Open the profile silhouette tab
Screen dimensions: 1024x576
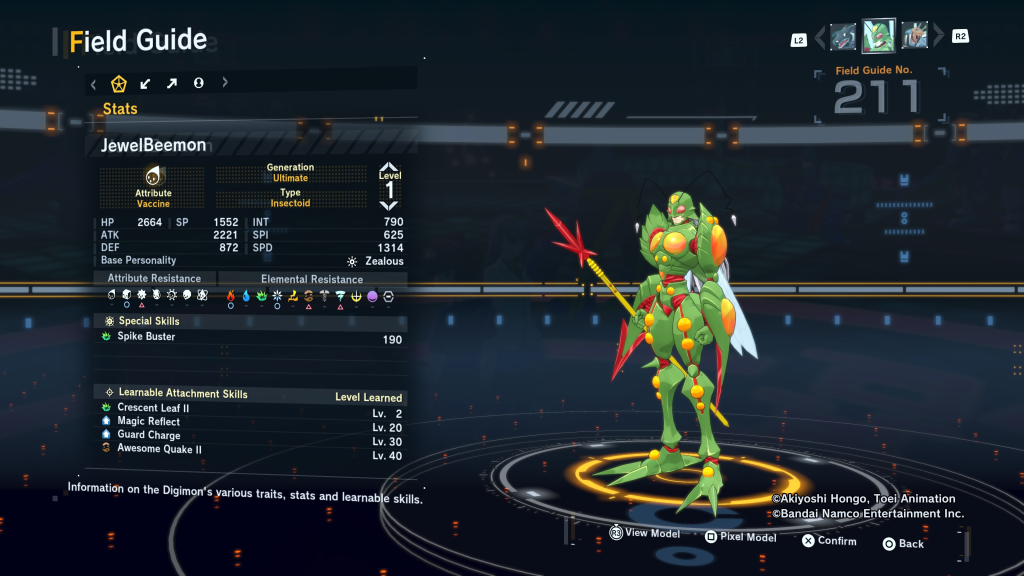point(198,83)
